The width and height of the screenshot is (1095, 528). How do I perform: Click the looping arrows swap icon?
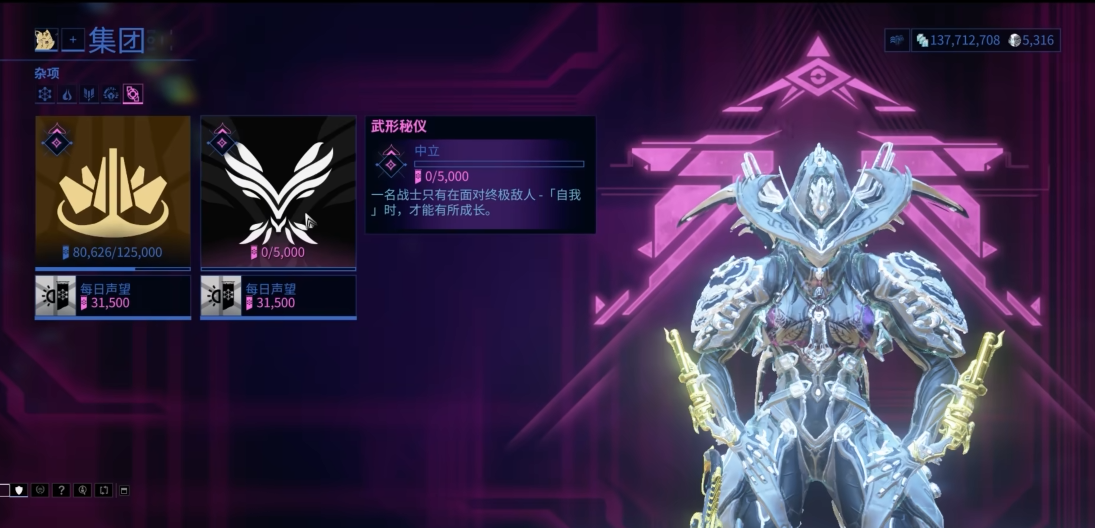point(103,490)
